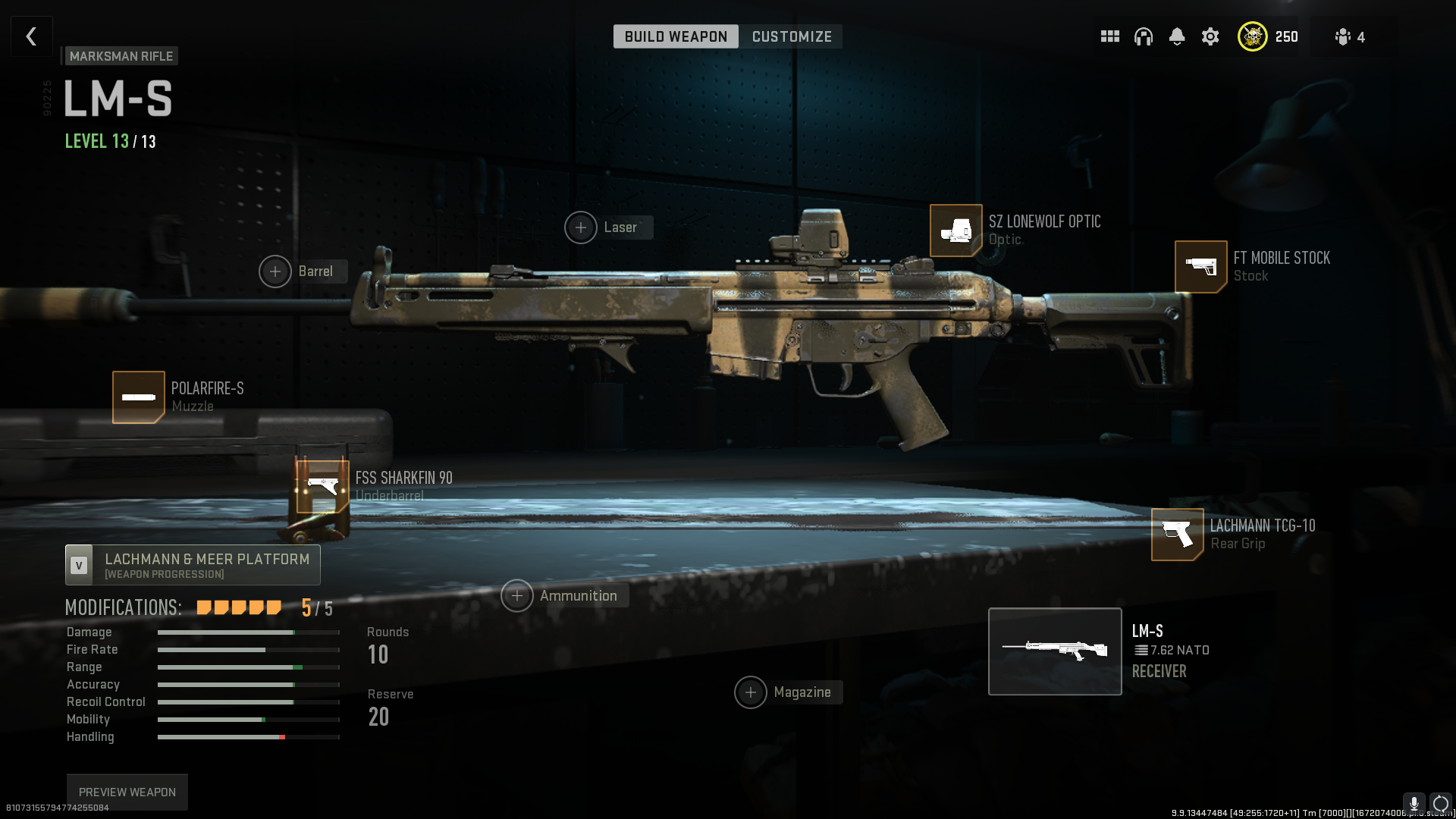Open the grid menu icon

(1109, 36)
